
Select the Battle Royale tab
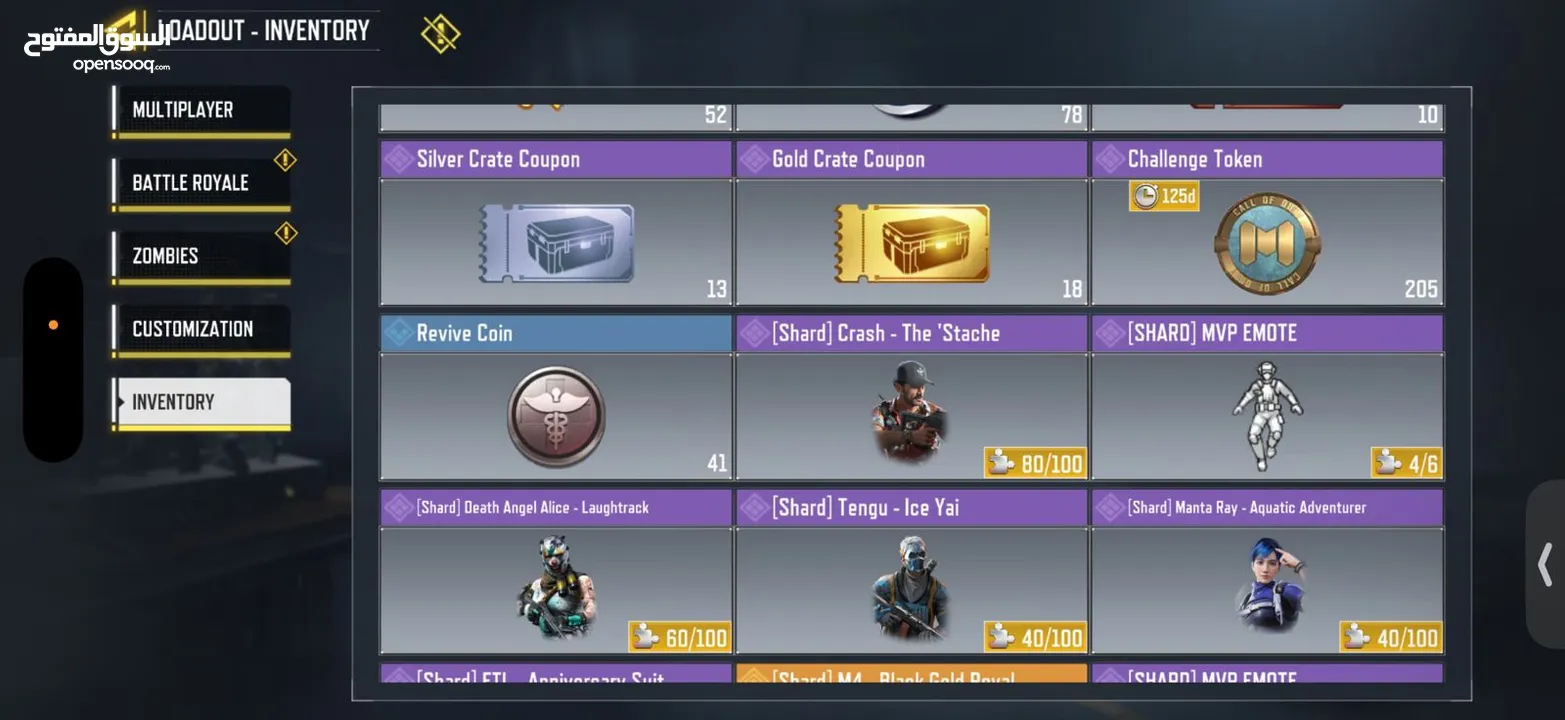click(198, 182)
